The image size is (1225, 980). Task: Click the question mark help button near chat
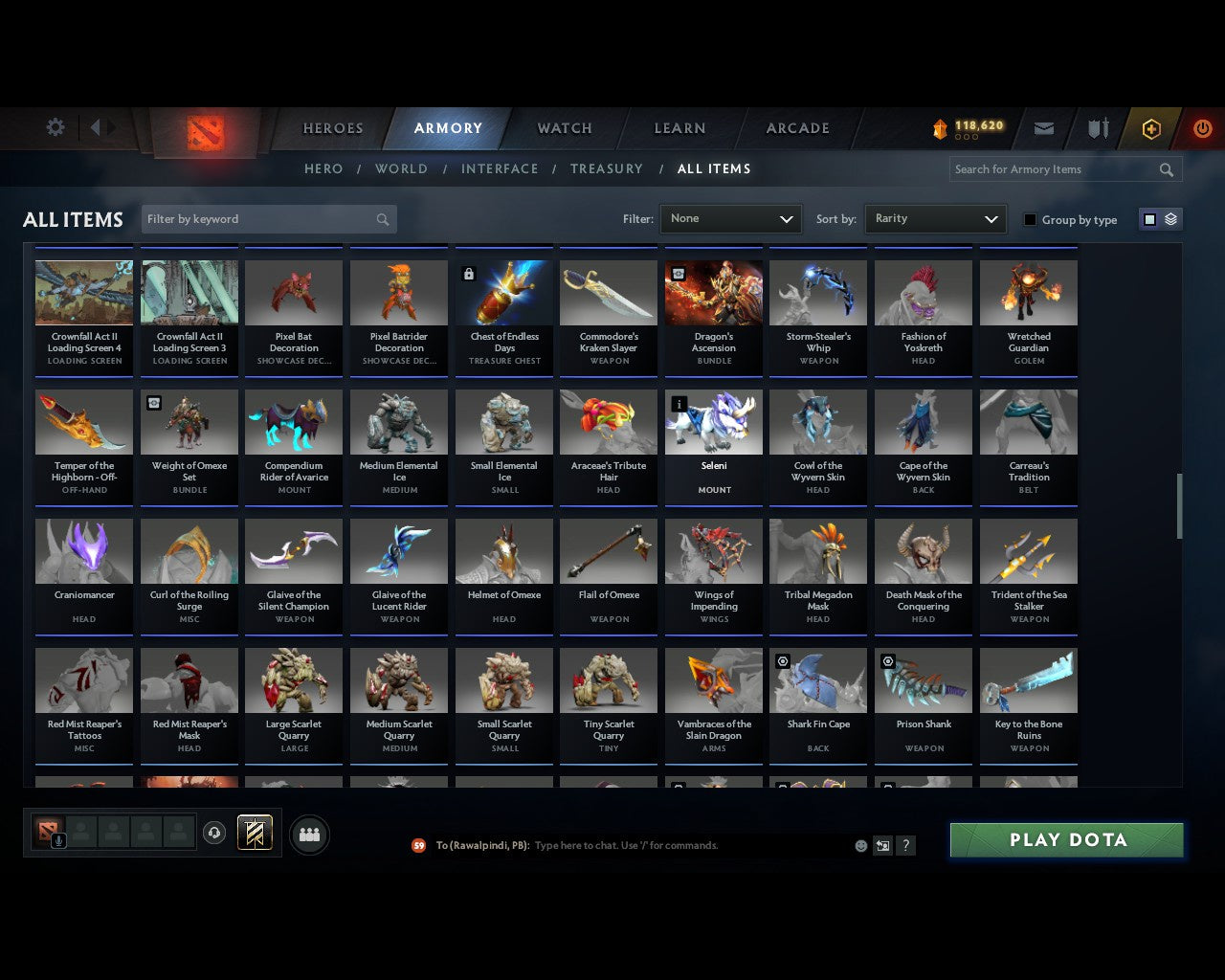pyautogui.click(x=905, y=845)
